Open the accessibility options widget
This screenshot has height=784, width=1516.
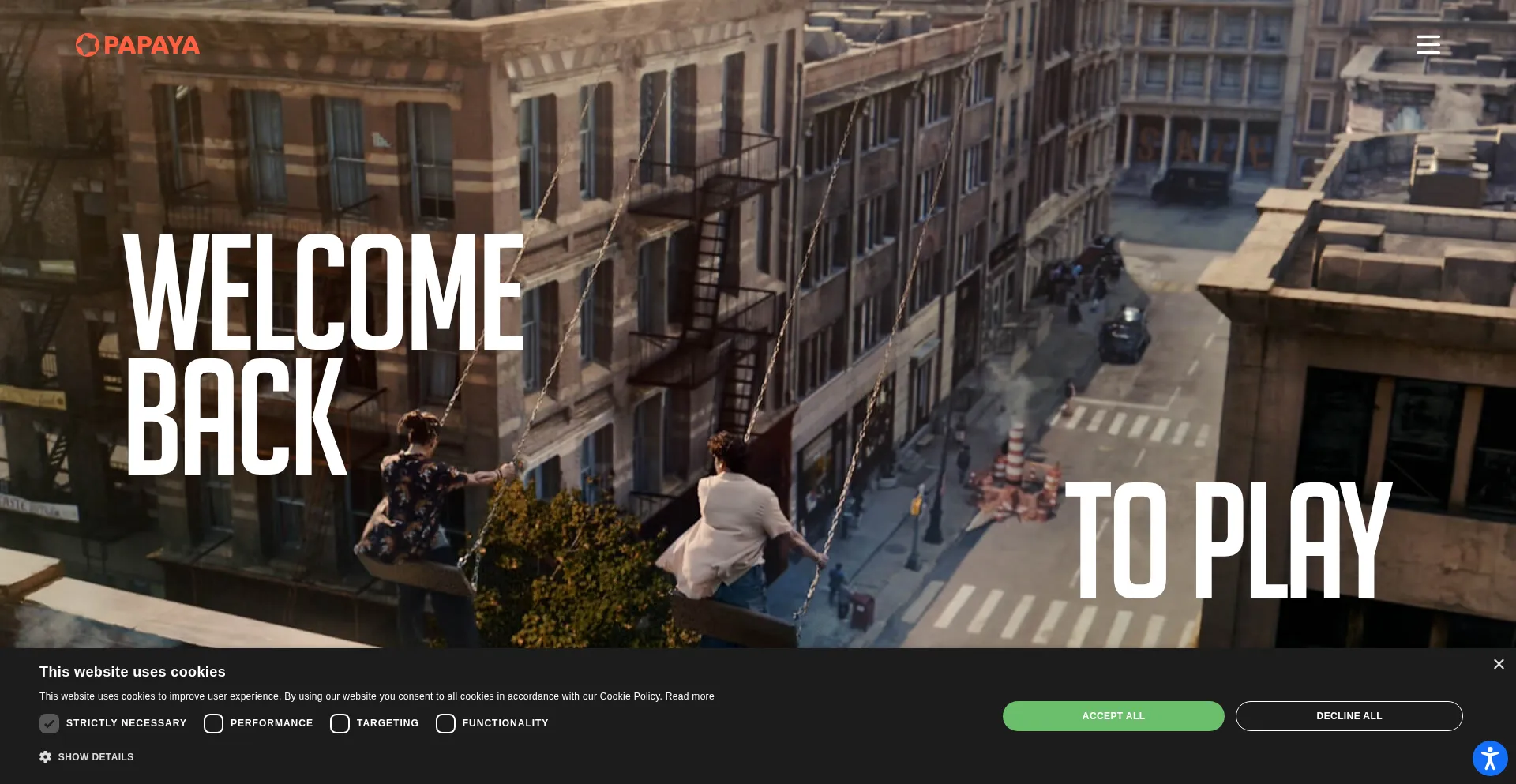click(x=1489, y=759)
